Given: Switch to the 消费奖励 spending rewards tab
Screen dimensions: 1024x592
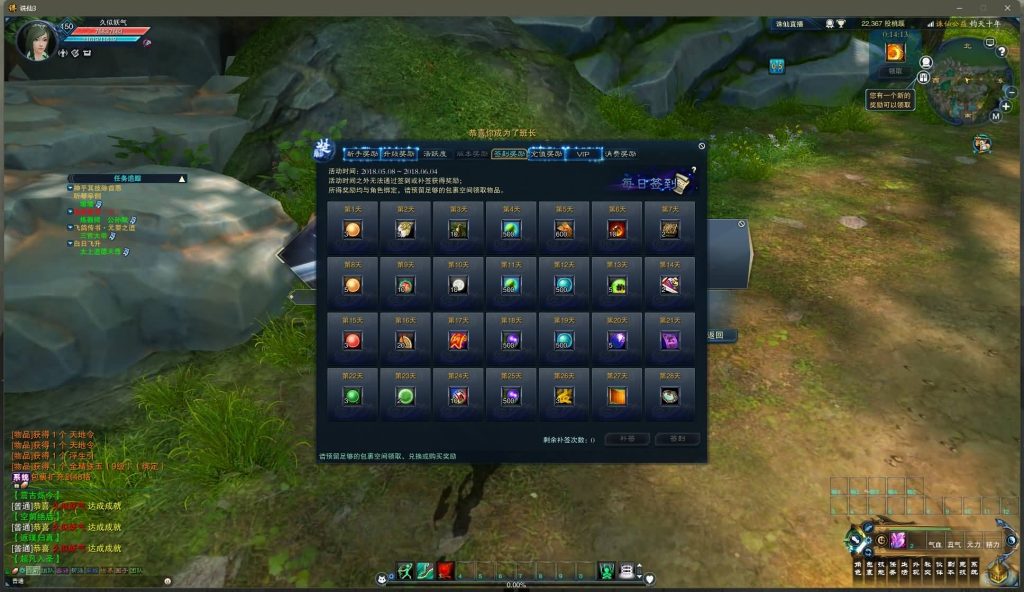Looking at the screenshot, I should click(620, 154).
